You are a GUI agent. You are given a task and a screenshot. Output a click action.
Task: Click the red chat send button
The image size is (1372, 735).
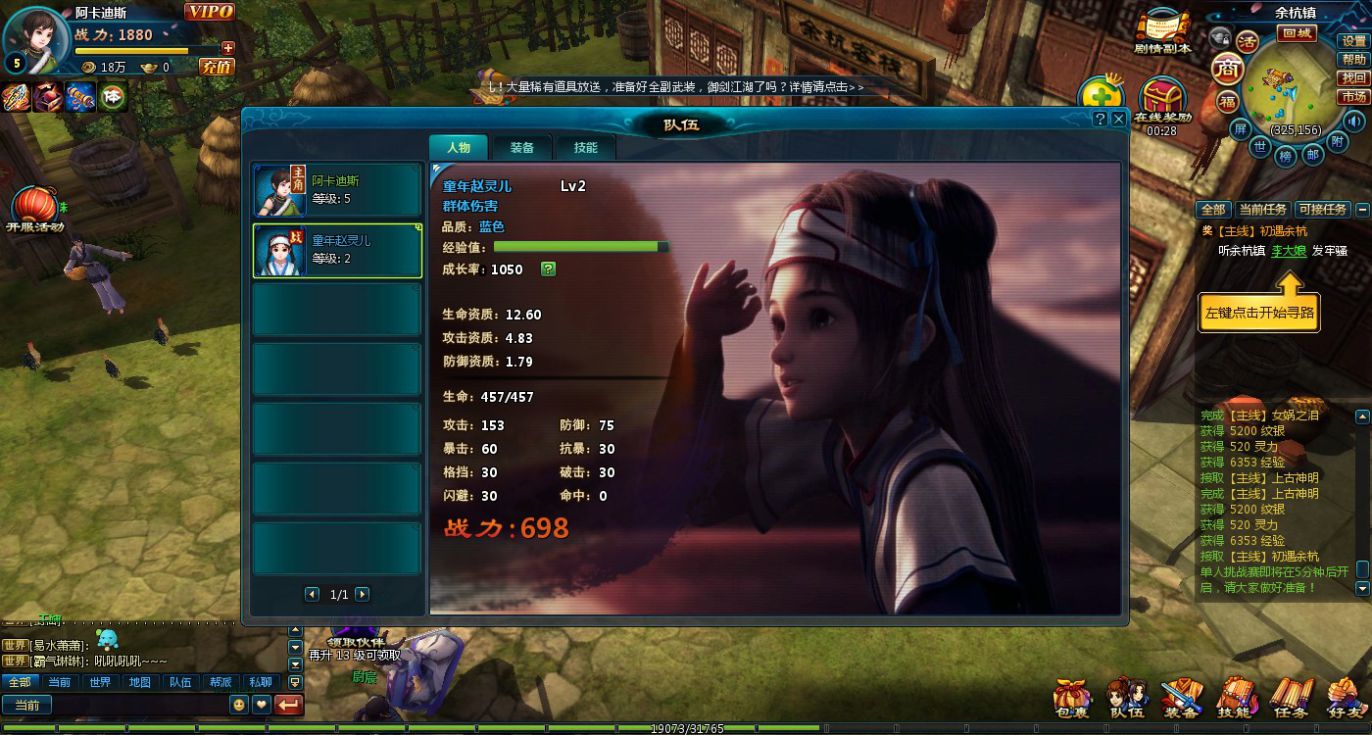(x=288, y=705)
